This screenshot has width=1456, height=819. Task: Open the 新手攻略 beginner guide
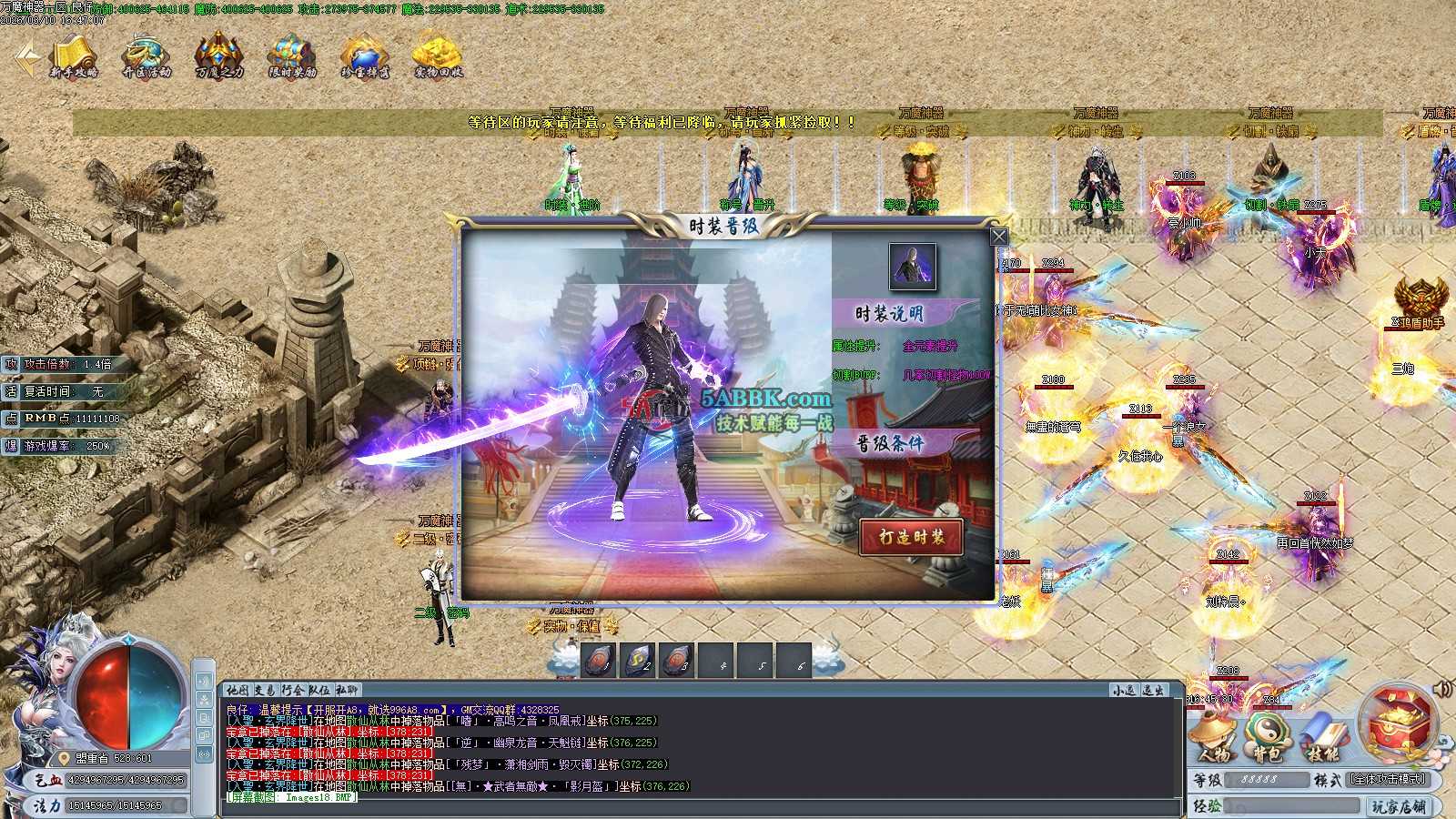click(x=73, y=57)
